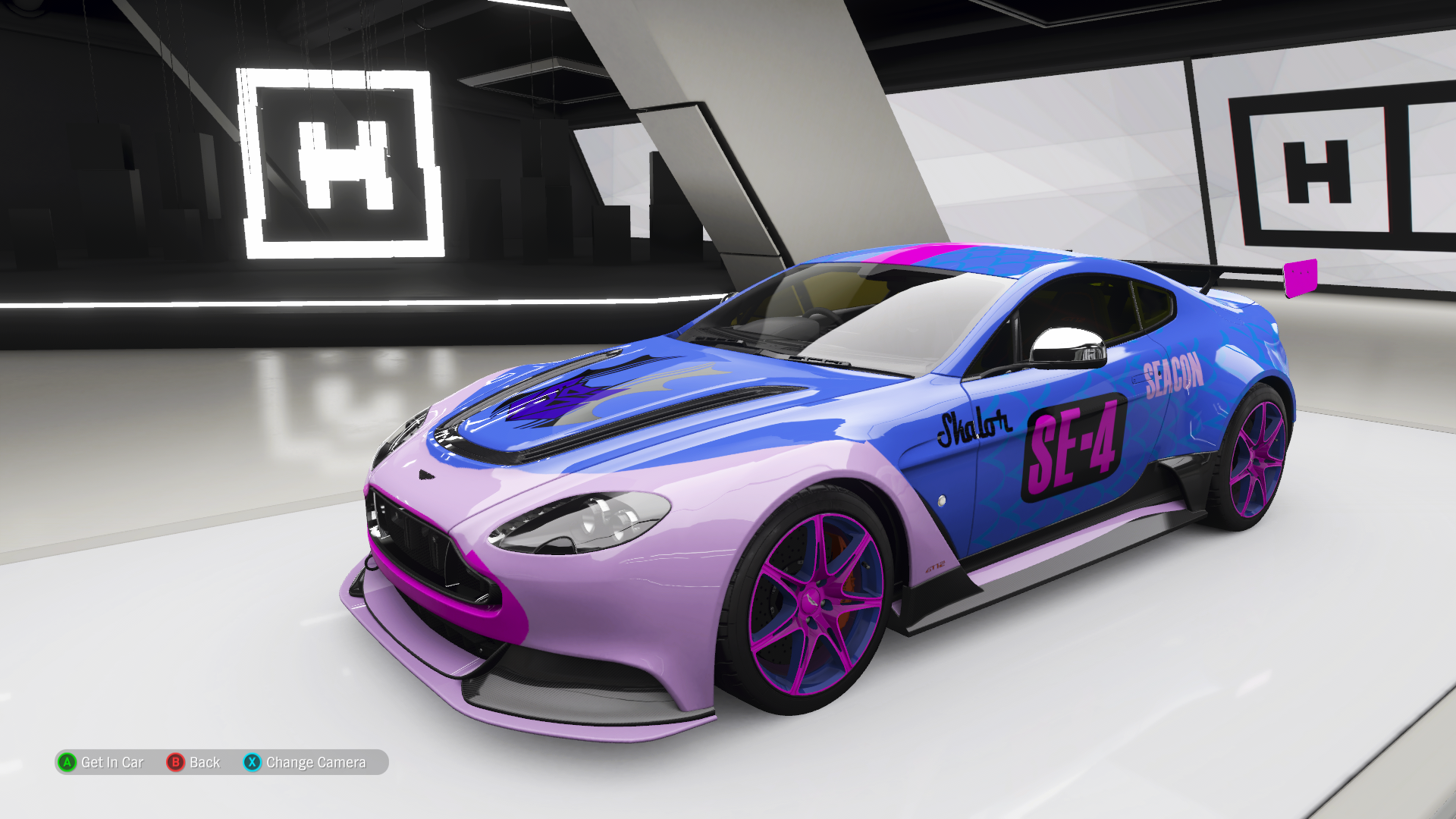
Task: Select the Change Camera option
Action: (305, 762)
